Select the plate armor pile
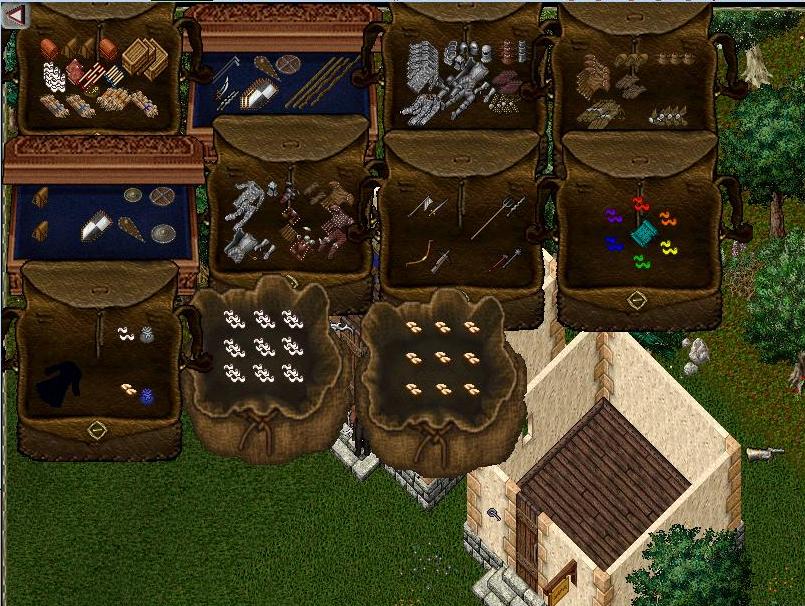The image size is (805, 606). point(443,80)
